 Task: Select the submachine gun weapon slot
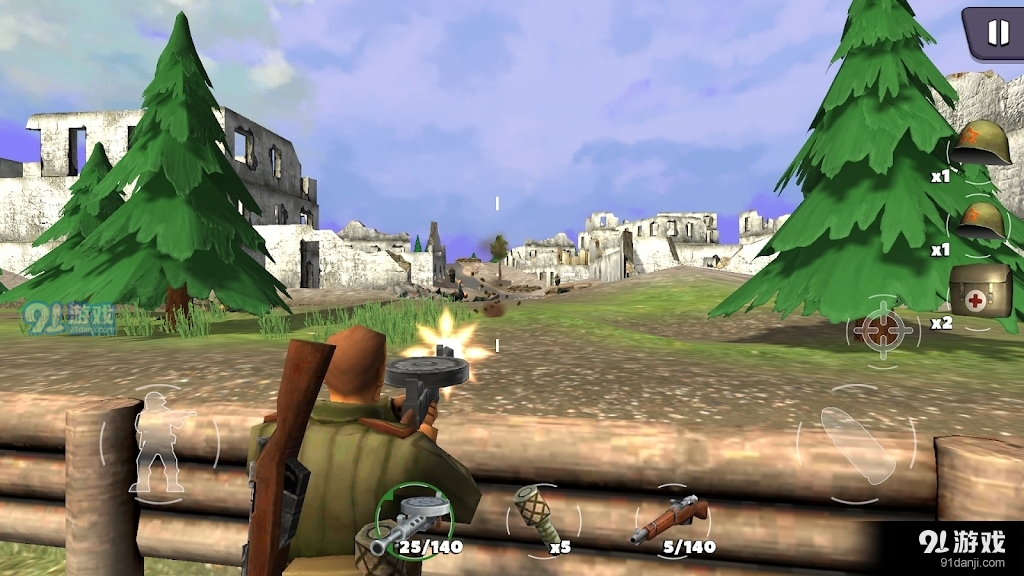click(x=413, y=519)
